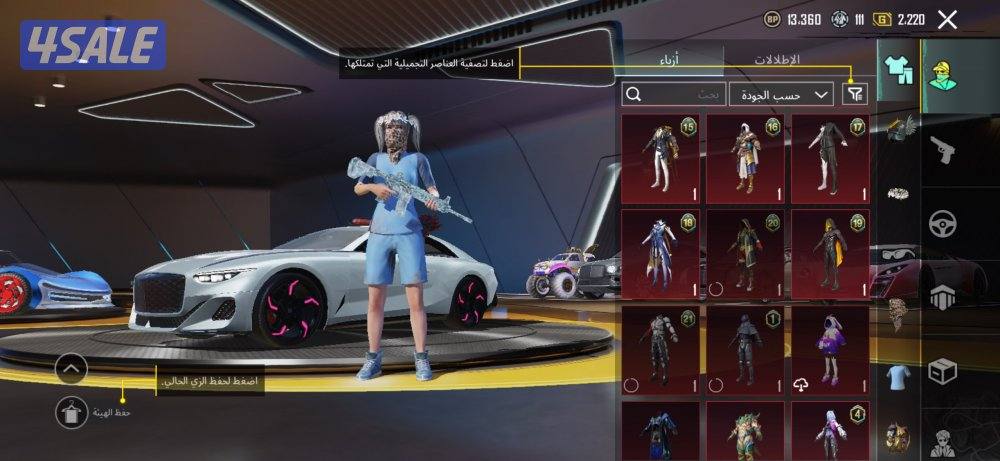Switch to the الإطلالات tab
The height and width of the screenshot is (461, 1000).
point(776,60)
